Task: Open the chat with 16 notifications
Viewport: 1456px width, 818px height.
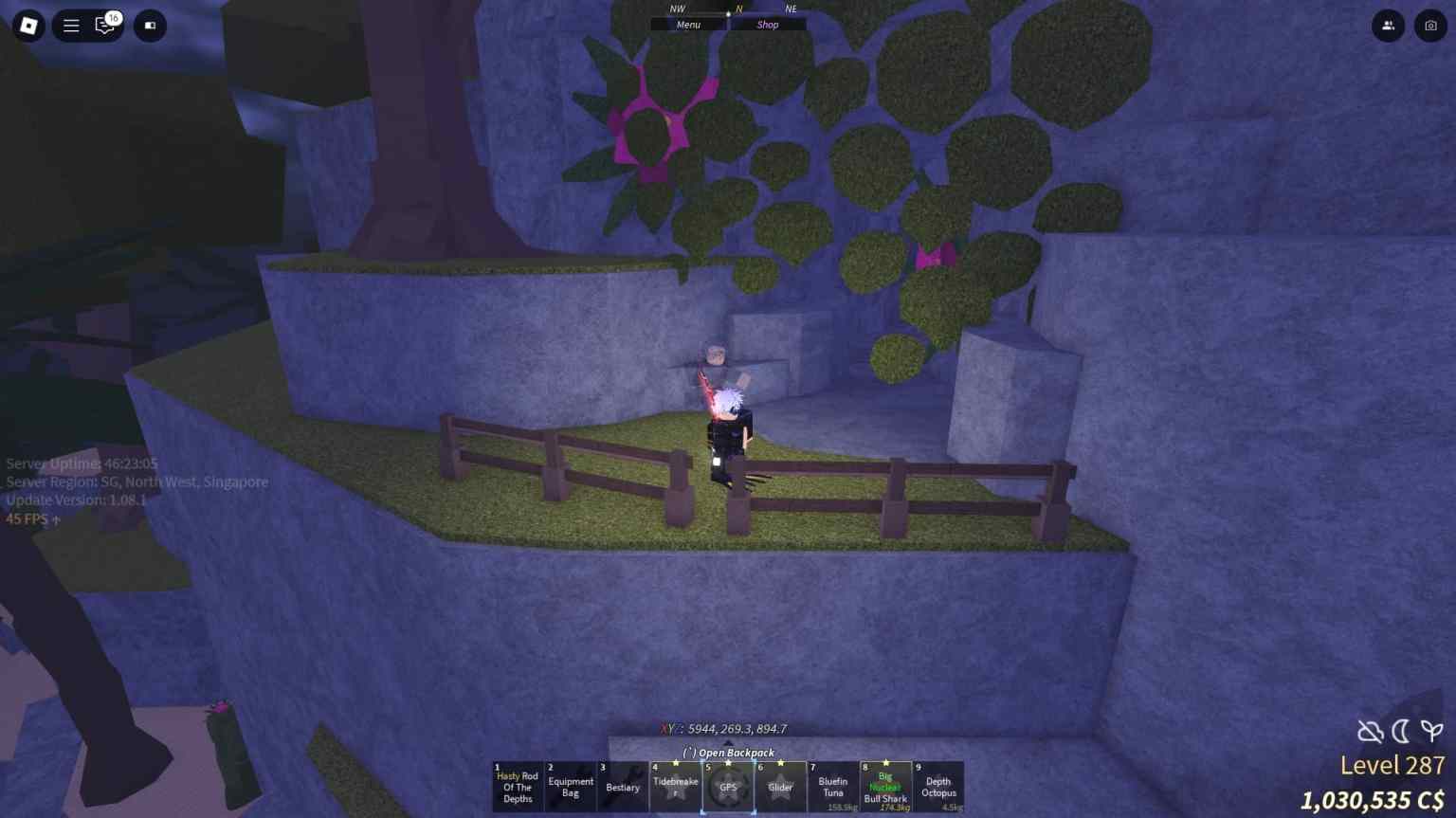Action: click(103, 26)
